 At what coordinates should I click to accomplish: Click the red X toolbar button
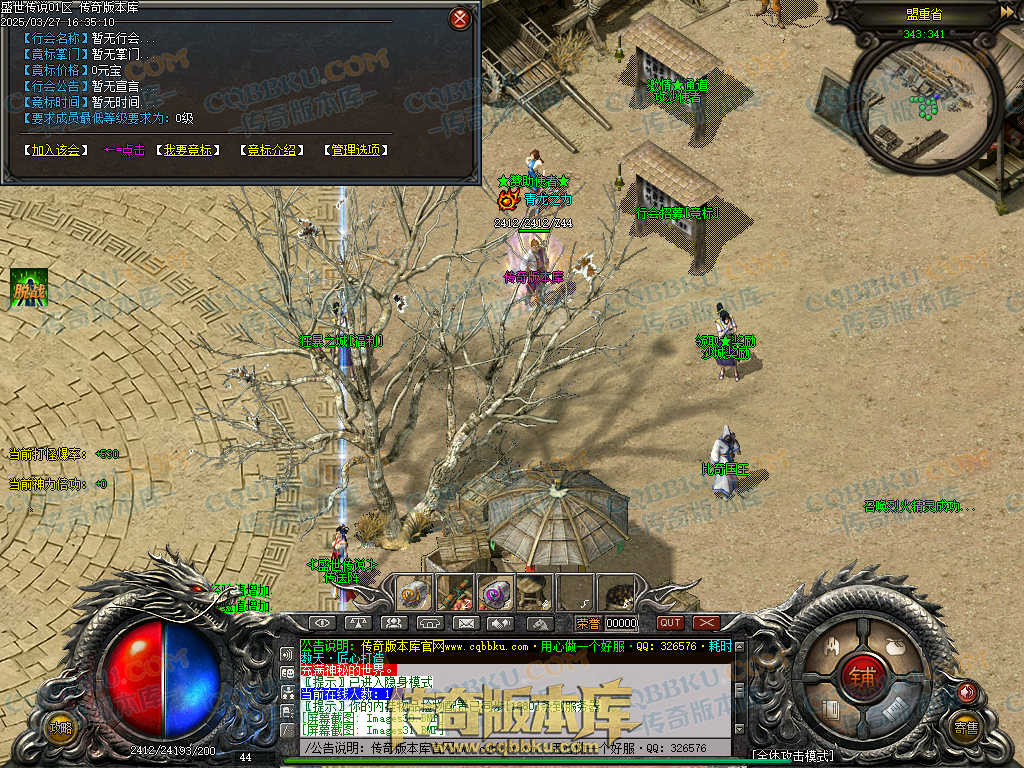(x=706, y=623)
